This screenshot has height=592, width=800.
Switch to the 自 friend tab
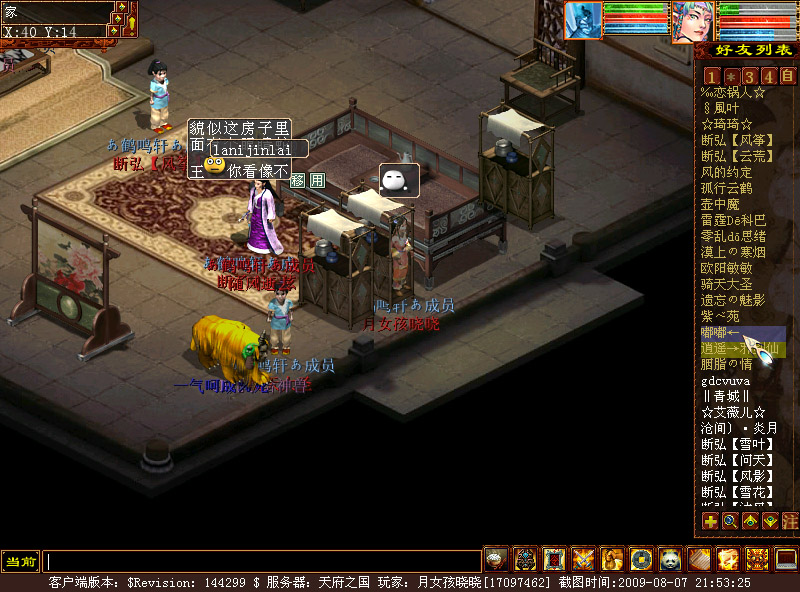pos(787,76)
